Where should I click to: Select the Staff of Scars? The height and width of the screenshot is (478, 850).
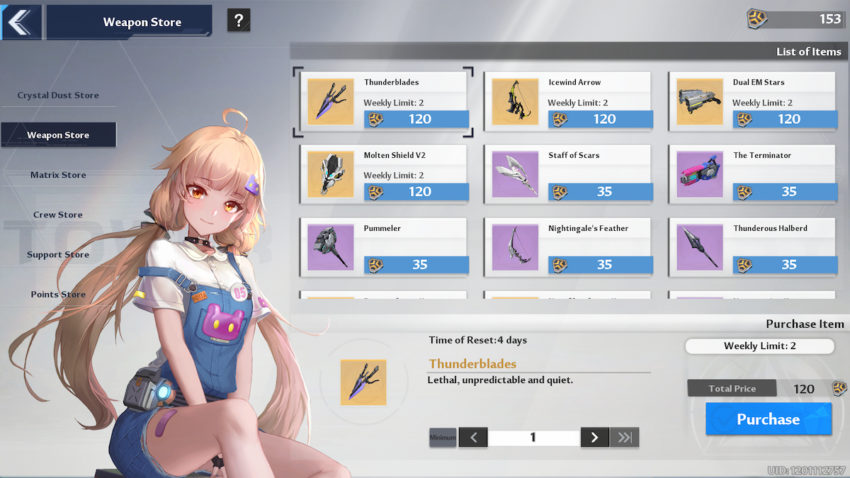(568, 174)
